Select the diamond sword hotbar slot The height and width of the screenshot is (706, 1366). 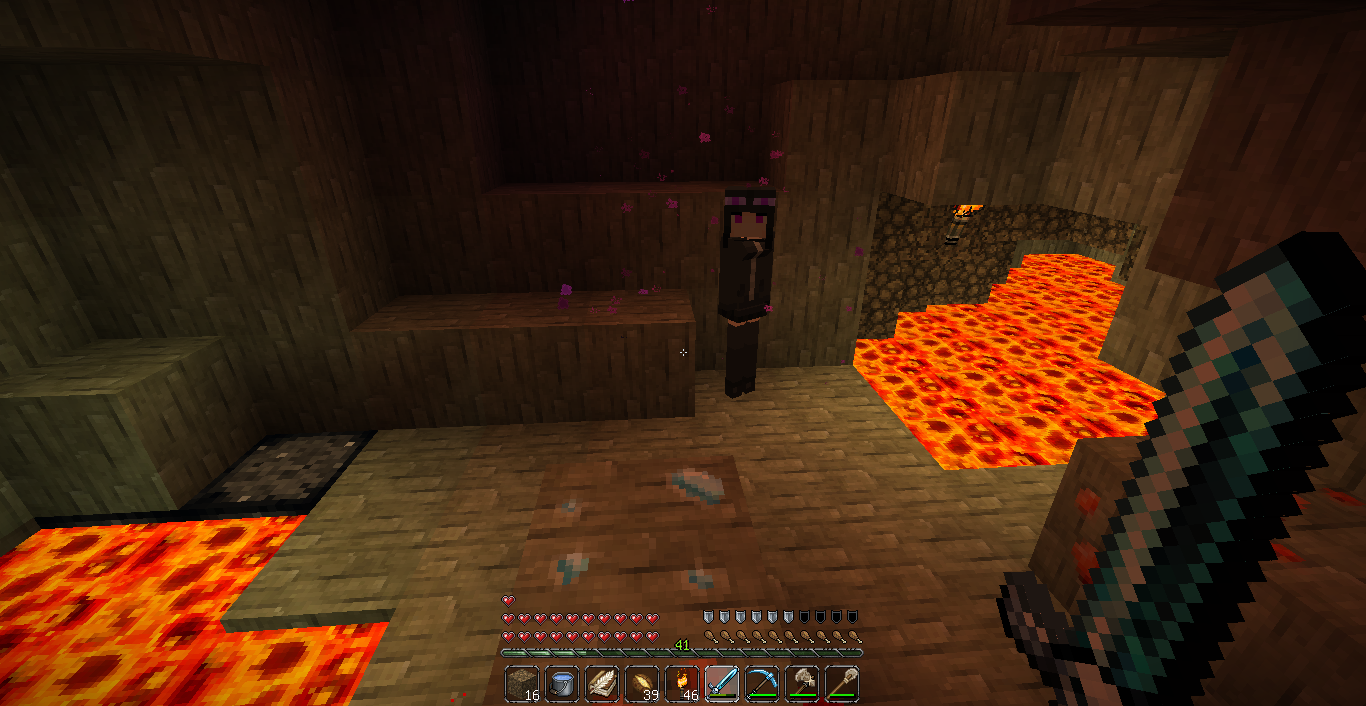pyautogui.click(x=722, y=684)
